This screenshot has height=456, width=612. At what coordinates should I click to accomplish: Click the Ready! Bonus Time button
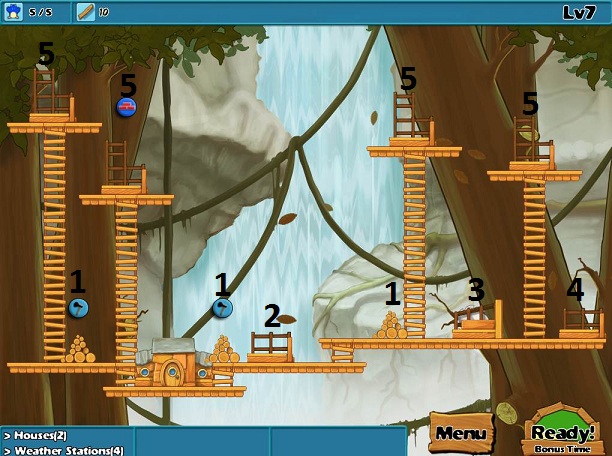pyautogui.click(x=563, y=434)
